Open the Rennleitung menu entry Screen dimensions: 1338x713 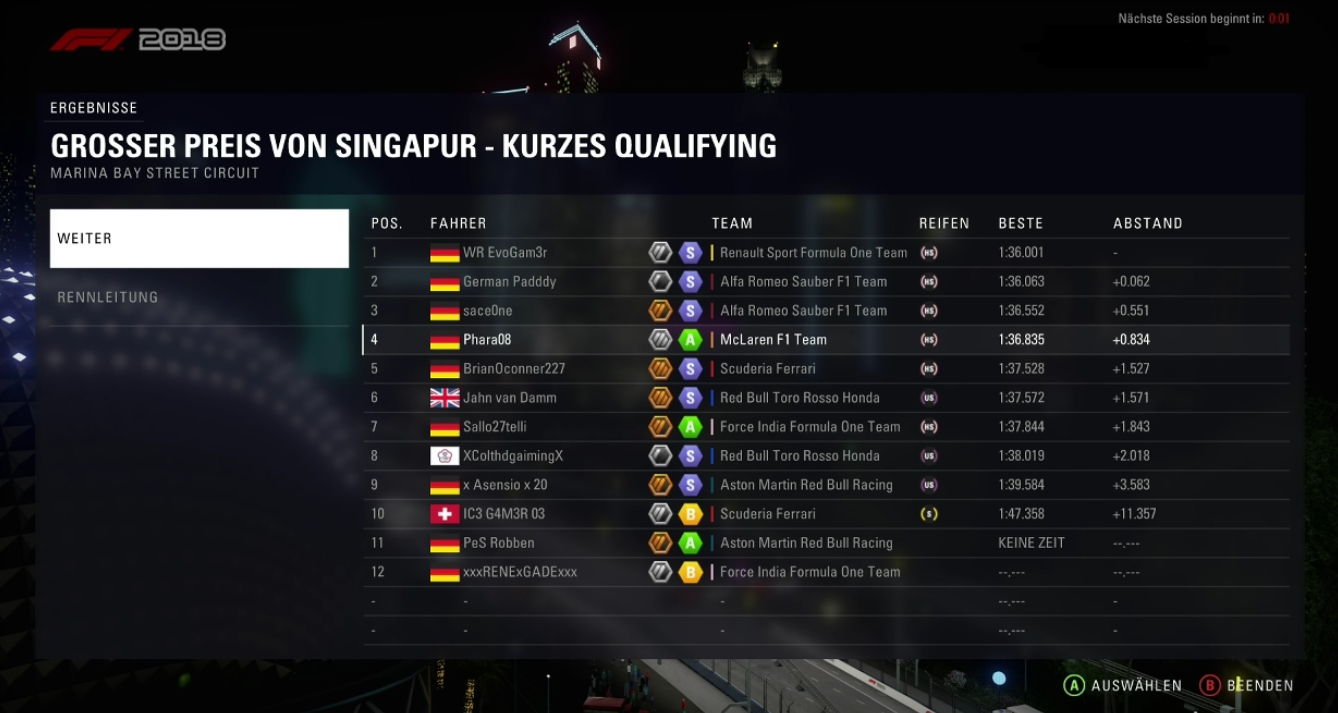click(199, 297)
